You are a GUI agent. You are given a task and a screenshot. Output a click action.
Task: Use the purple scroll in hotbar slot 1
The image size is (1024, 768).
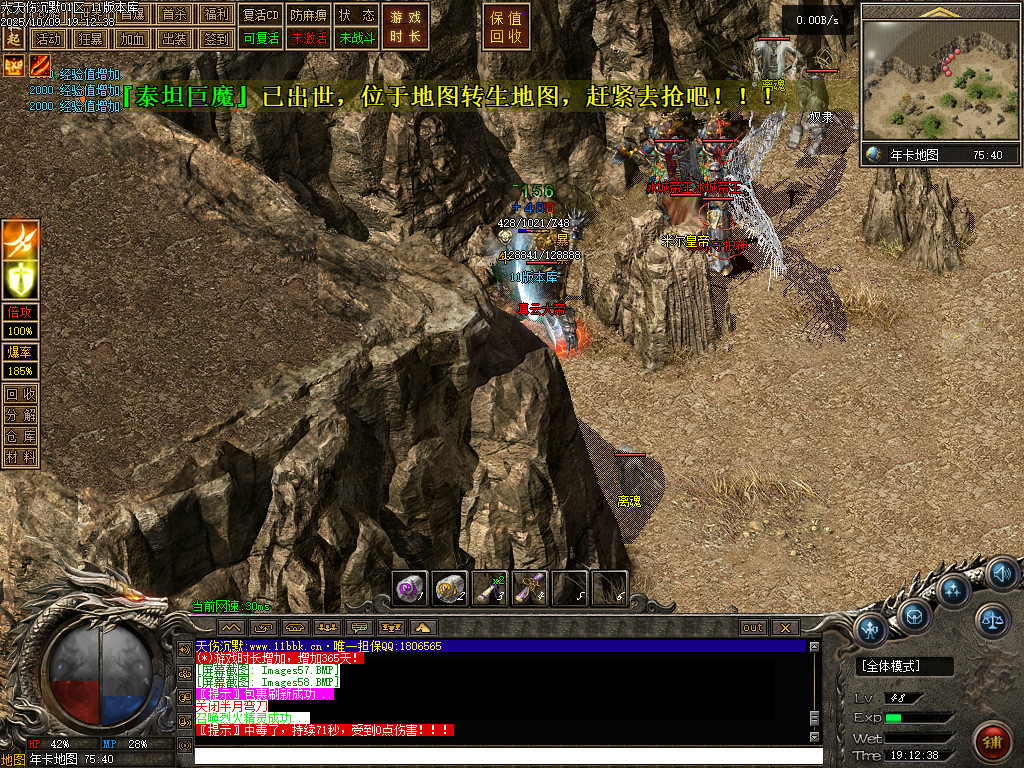(x=410, y=588)
